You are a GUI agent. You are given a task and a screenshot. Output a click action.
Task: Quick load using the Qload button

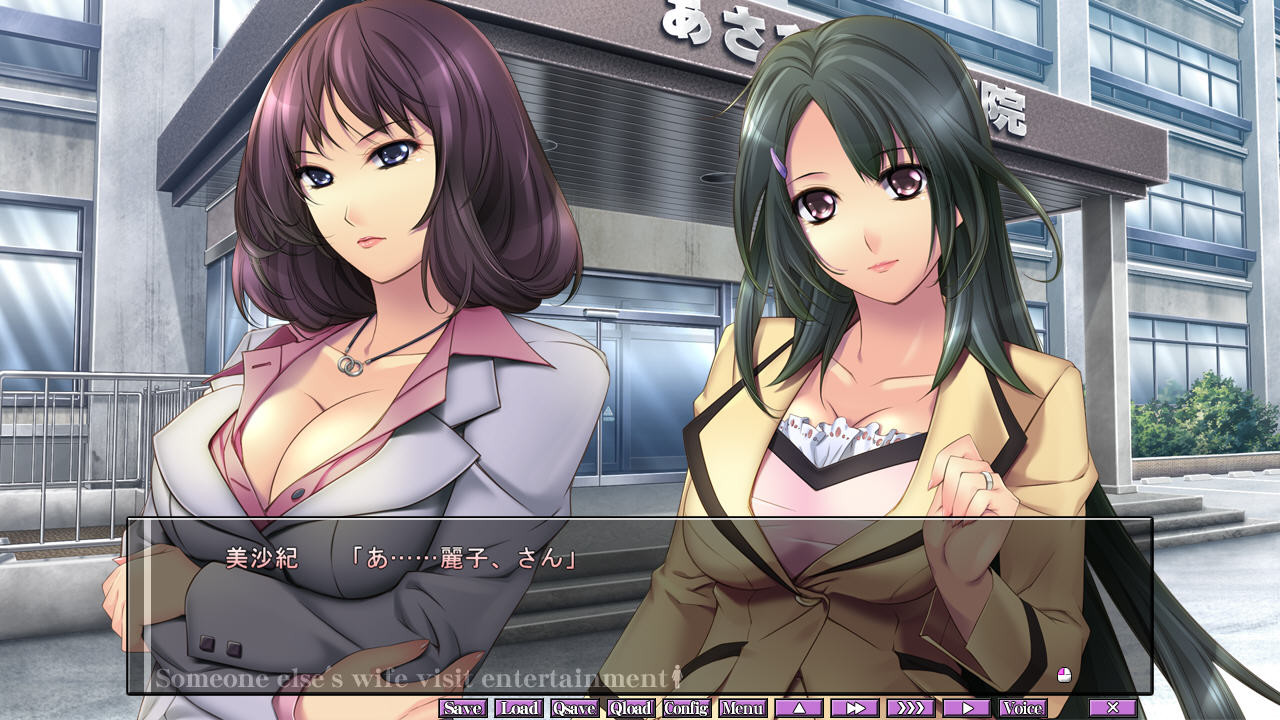631,708
